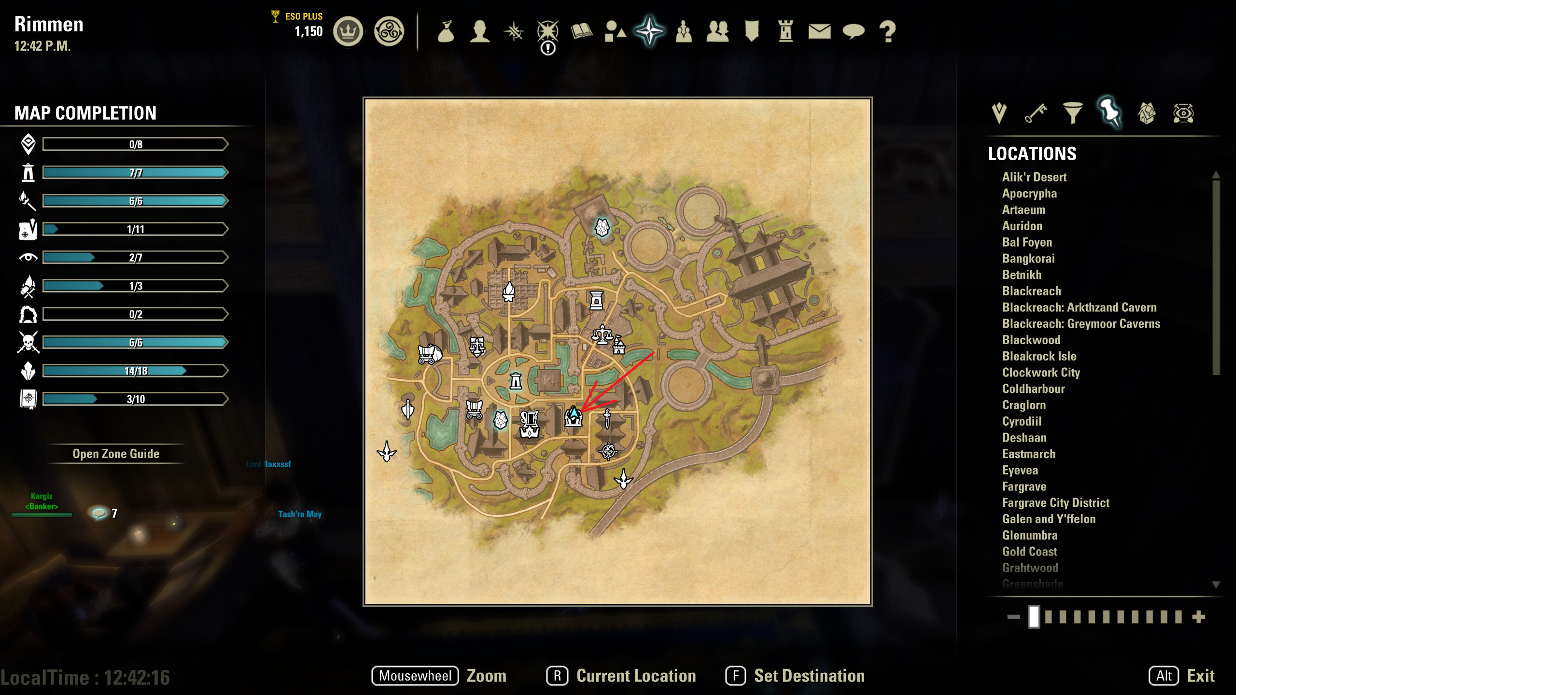The image size is (1568, 695).
Task: Click the plus zoom-in map button
Action: pos(1199,617)
